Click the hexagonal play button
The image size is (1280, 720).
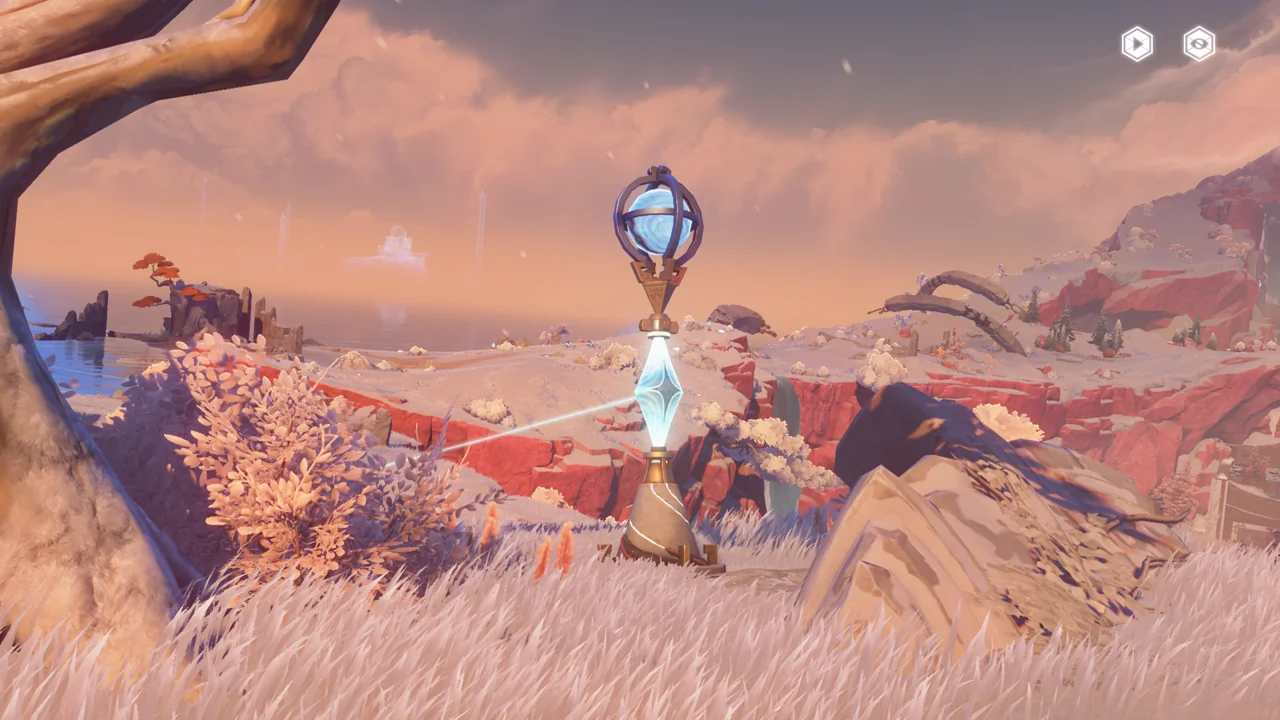(1137, 44)
